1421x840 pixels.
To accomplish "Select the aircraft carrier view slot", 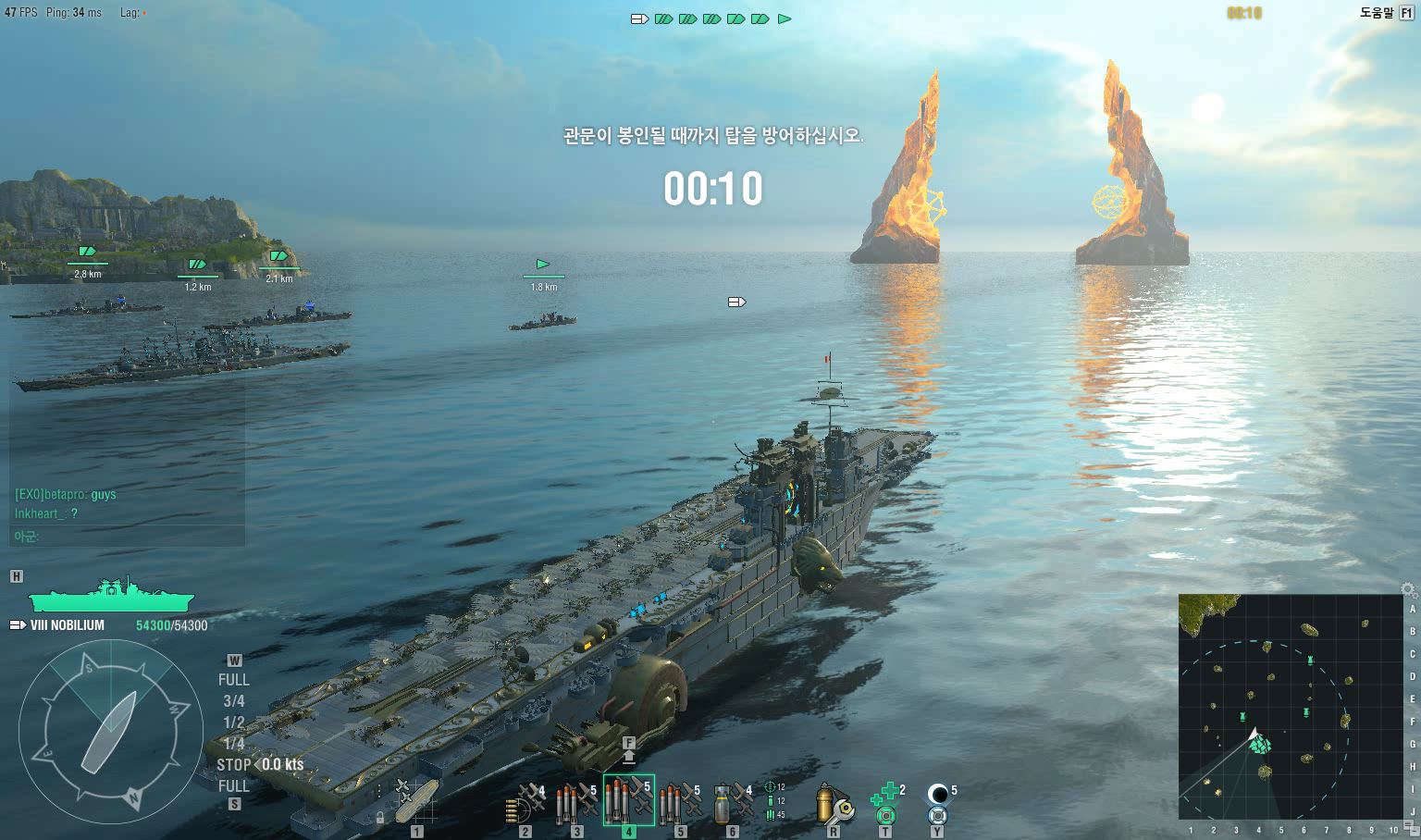I will (416, 802).
